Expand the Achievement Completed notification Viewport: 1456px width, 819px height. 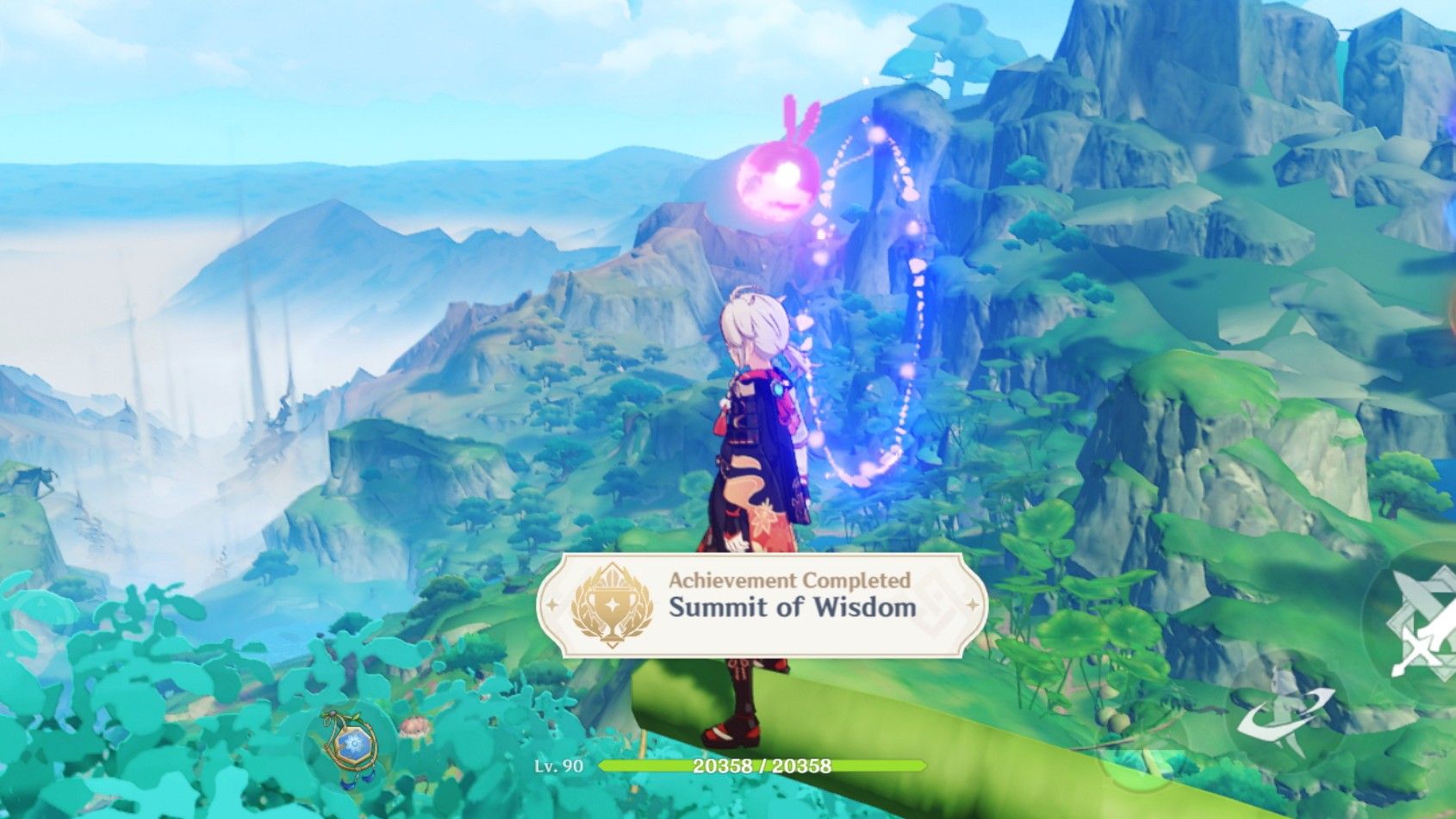tap(767, 603)
